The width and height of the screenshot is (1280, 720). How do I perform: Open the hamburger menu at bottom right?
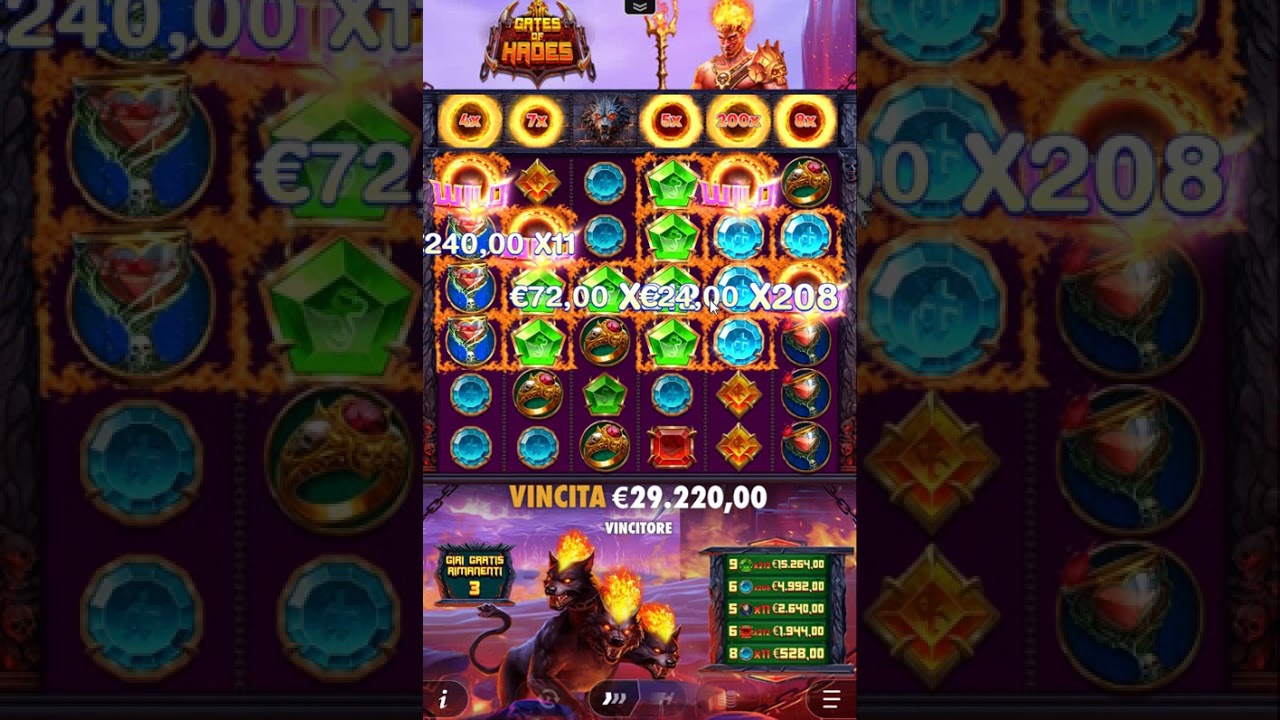831,700
